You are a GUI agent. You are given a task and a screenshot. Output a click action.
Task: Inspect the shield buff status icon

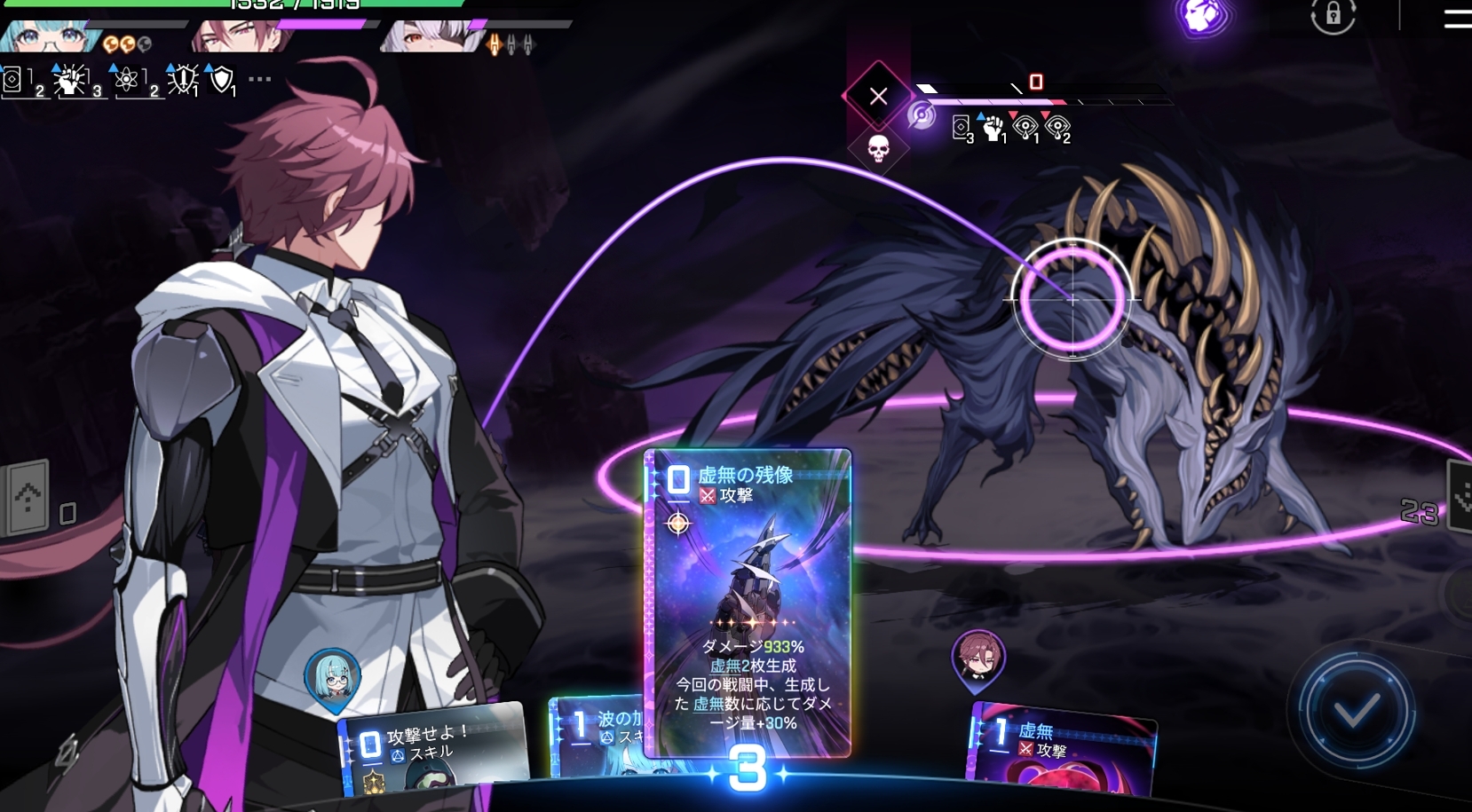(221, 80)
